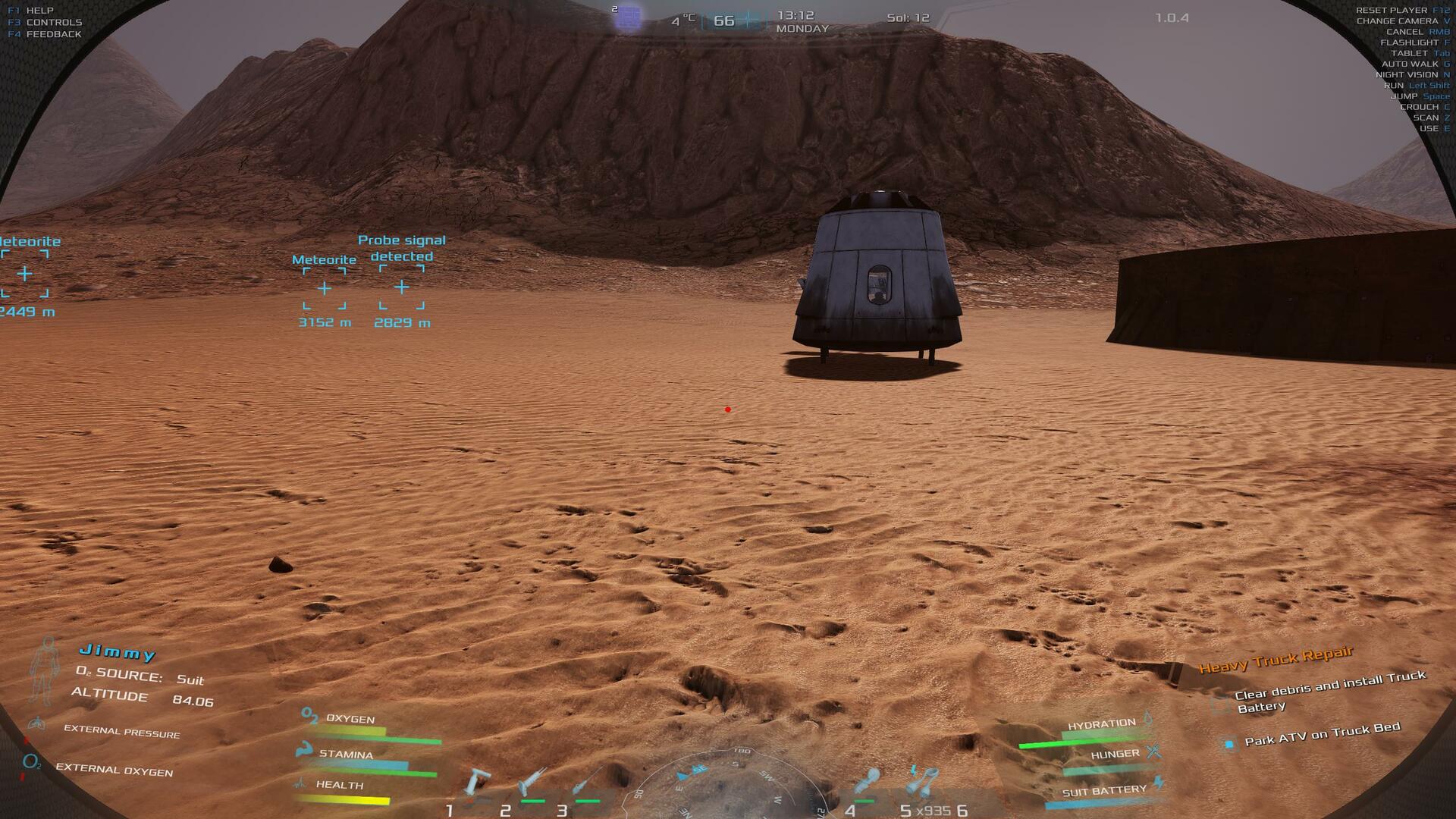Screen dimensions: 1456x819
Task: Select the tool in hotbar slot 1
Action: [478, 783]
